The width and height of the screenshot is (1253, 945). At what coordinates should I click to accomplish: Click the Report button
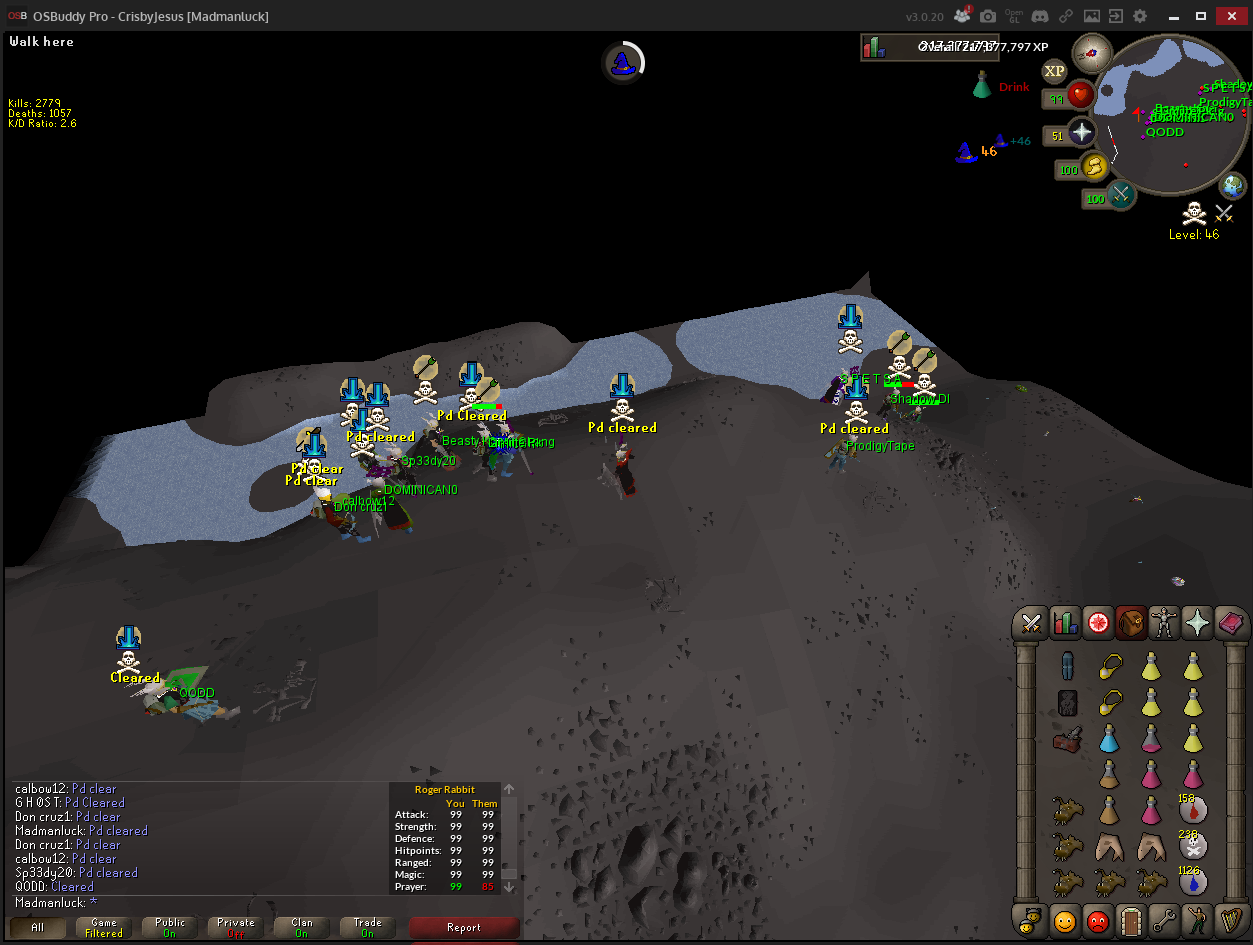coord(464,928)
